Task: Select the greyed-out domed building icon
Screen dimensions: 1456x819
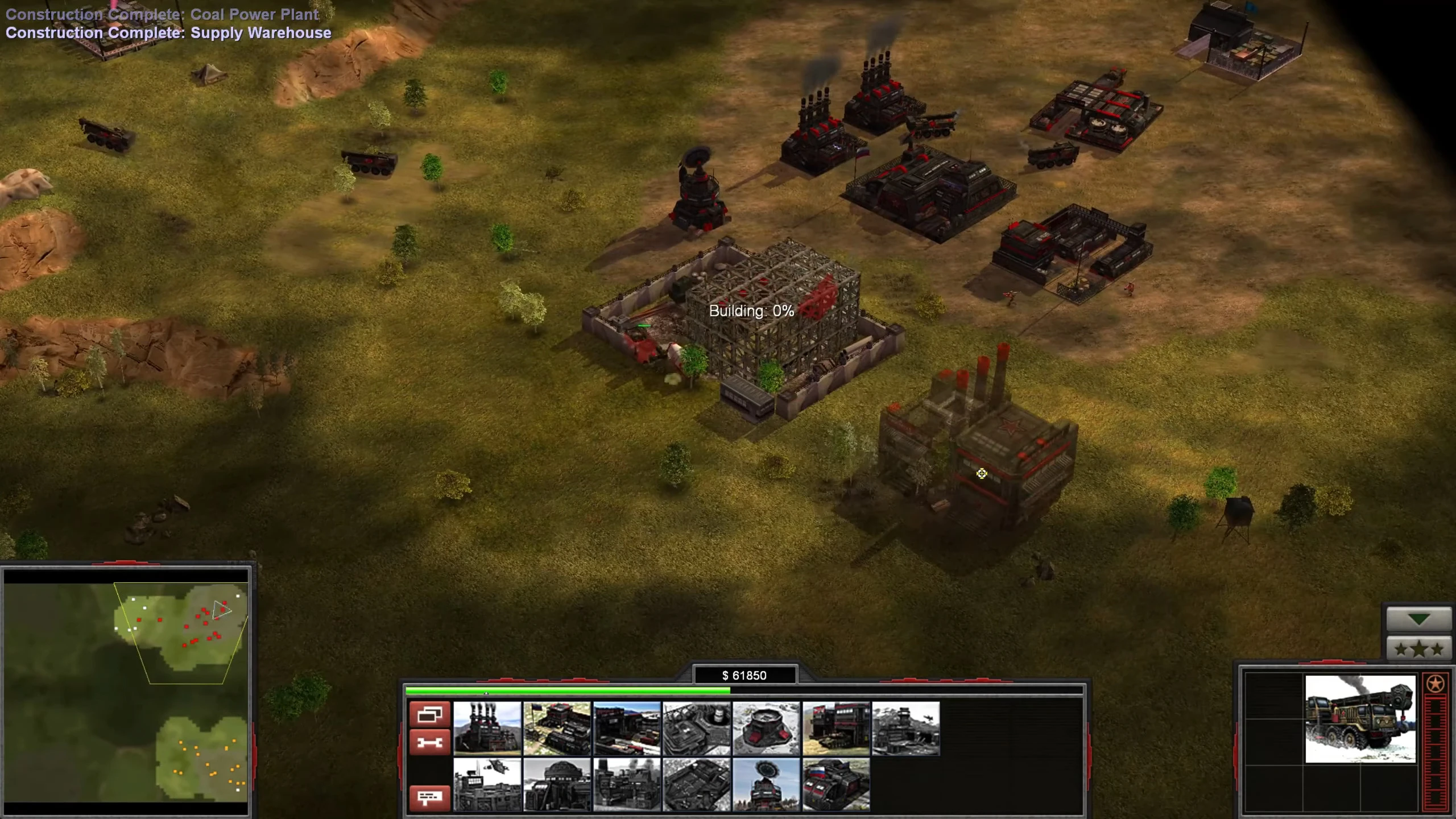Action: [557, 784]
